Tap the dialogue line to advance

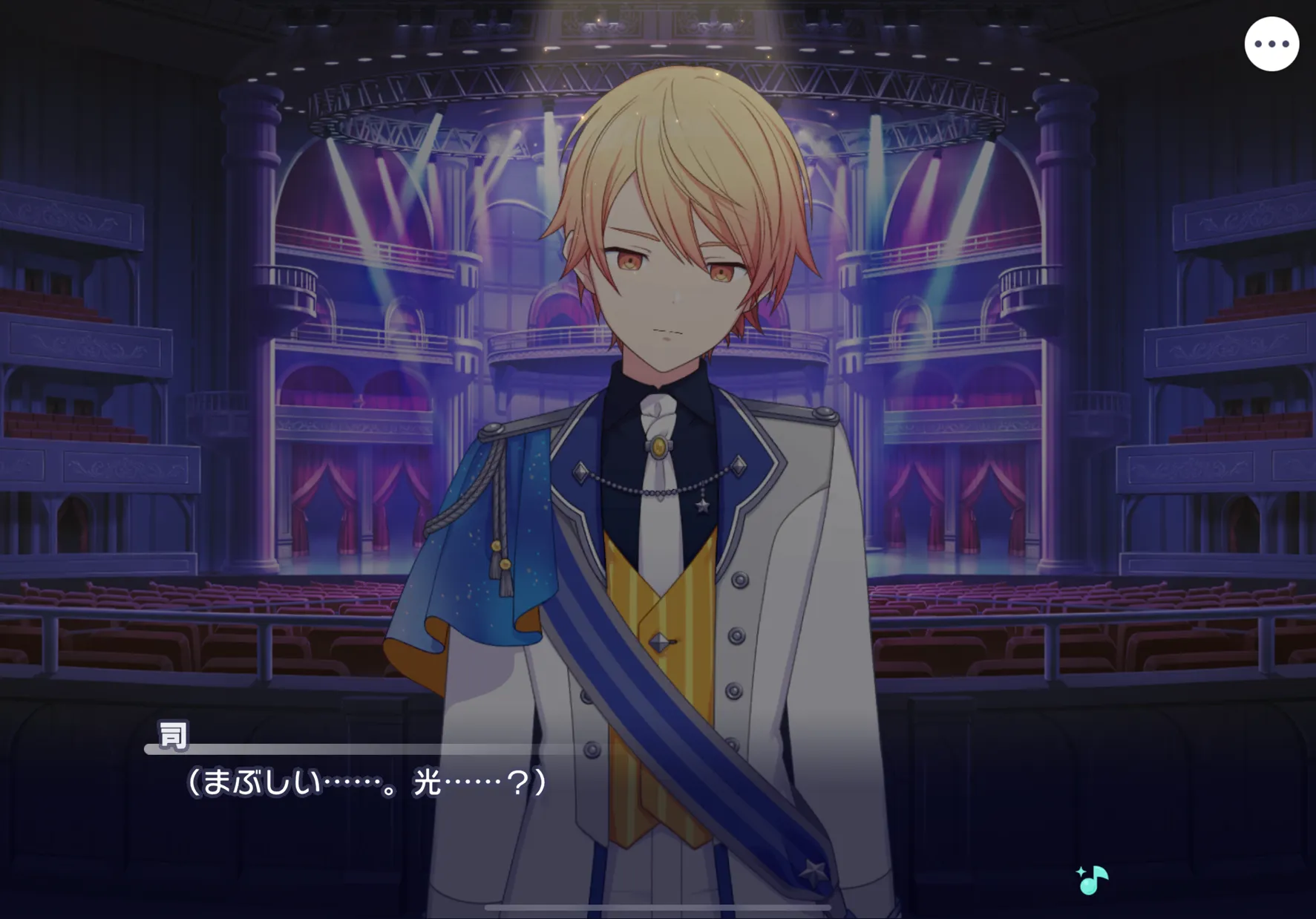coord(367,782)
